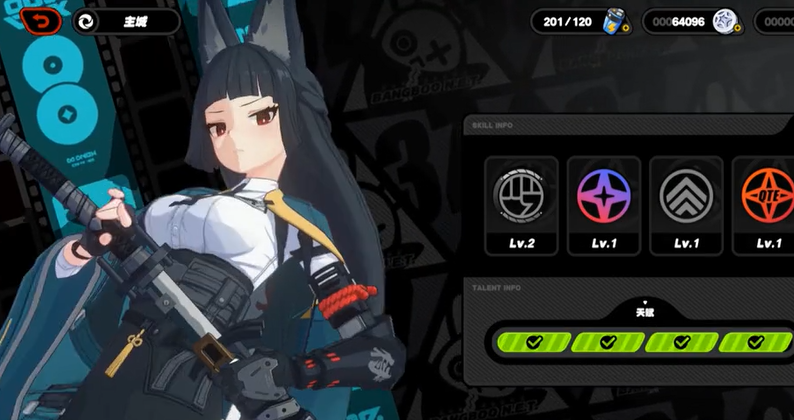Open the 主城 main city button
Image resolution: width=794 pixels, height=420 pixels.
coord(126,22)
